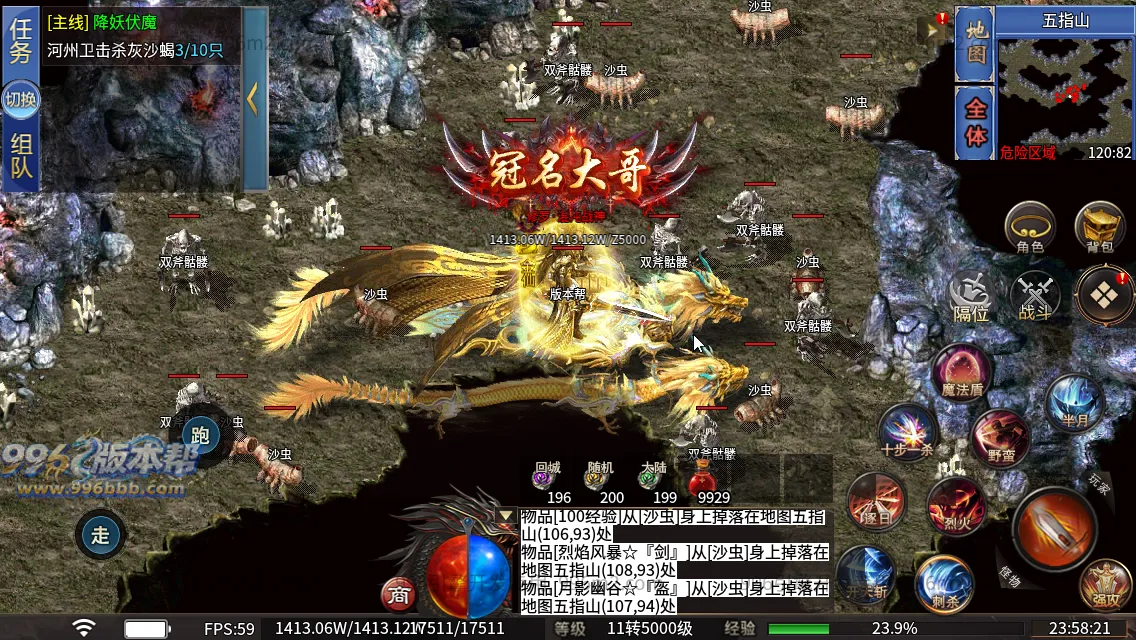Viewport: 1136px width, 640px height.
Task: Open the 背包 backpack
Action: [x=1099, y=226]
